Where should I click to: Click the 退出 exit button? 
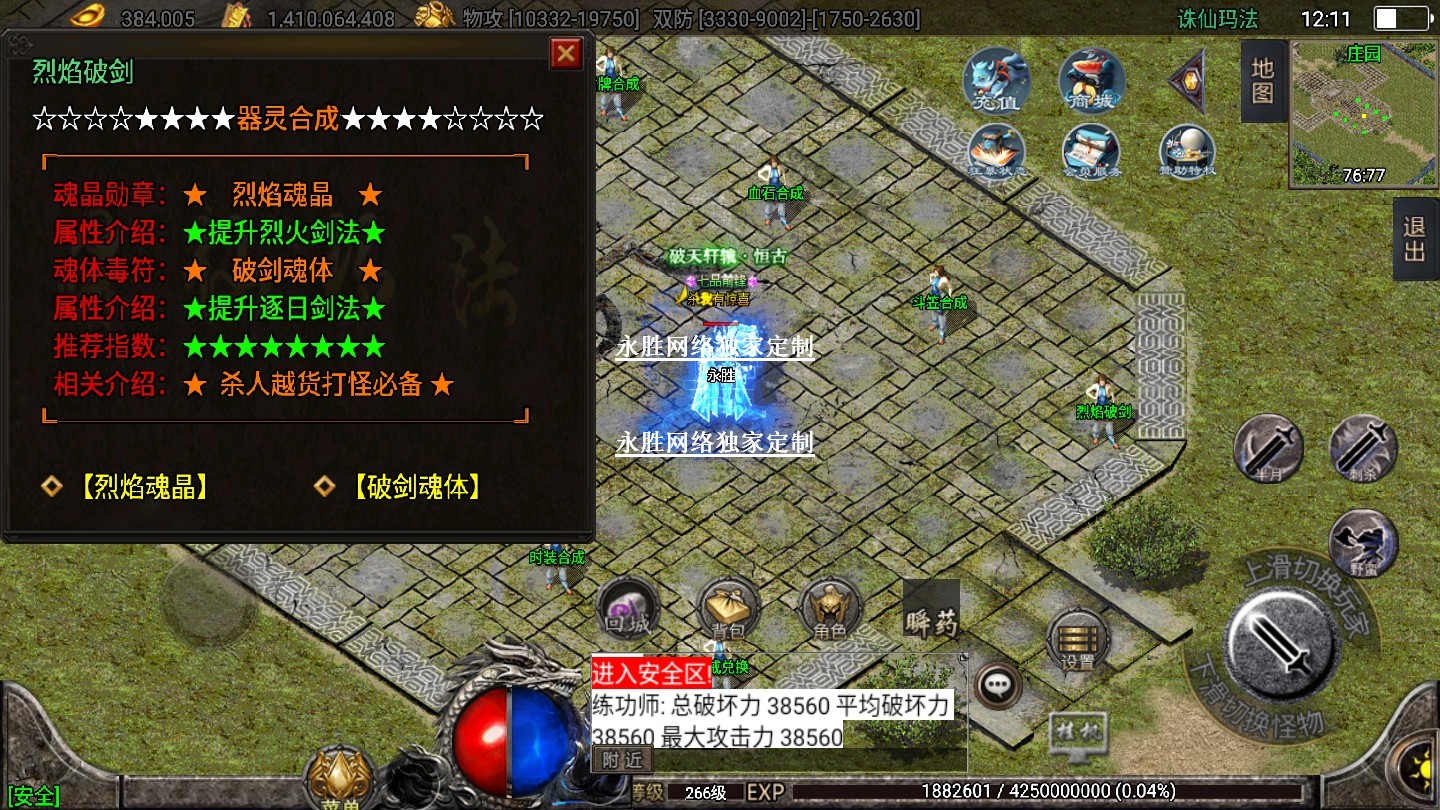[1415, 239]
